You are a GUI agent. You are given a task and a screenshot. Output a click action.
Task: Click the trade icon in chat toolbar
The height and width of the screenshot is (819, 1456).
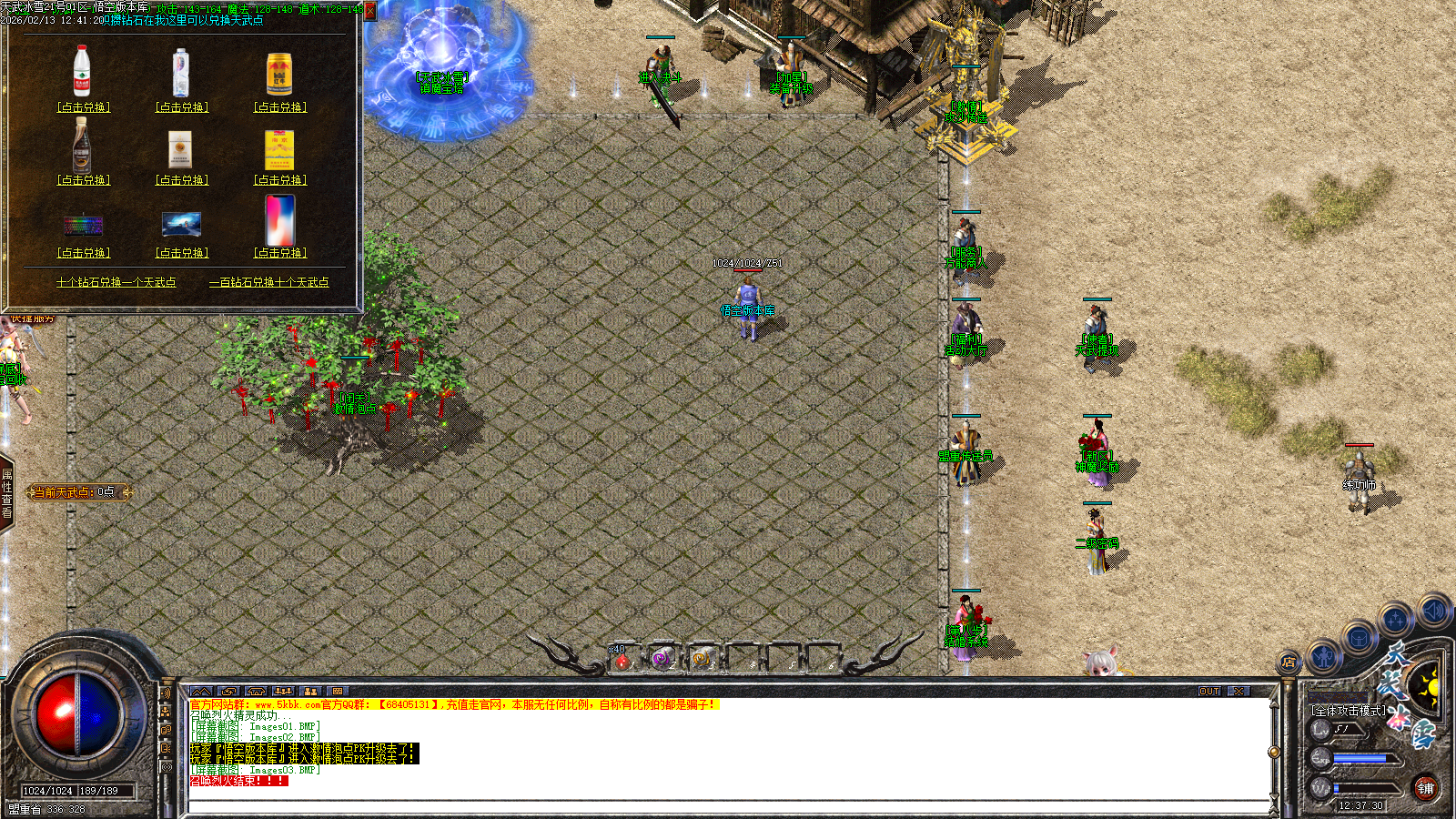click(x=229, y=691)
